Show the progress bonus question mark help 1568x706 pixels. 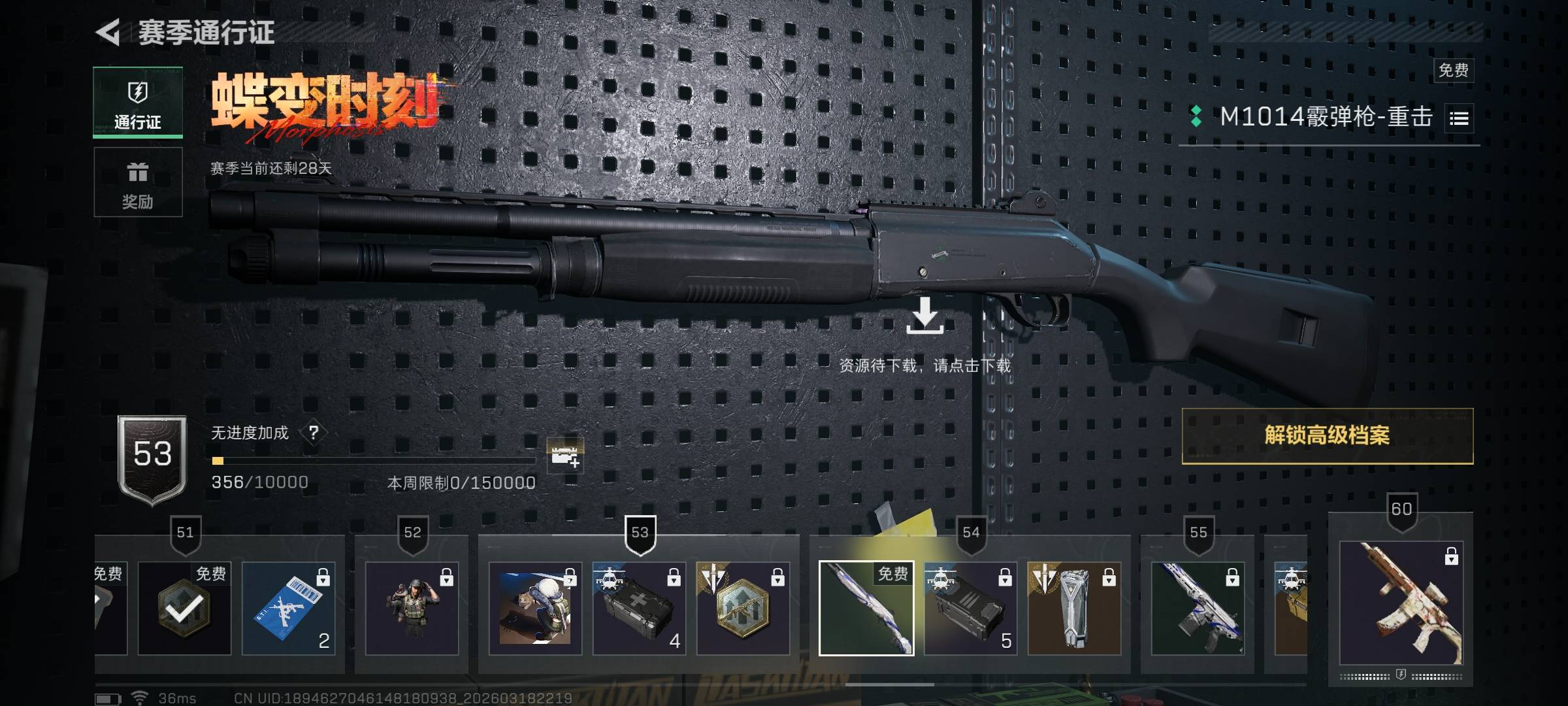(x=314, y=433)
